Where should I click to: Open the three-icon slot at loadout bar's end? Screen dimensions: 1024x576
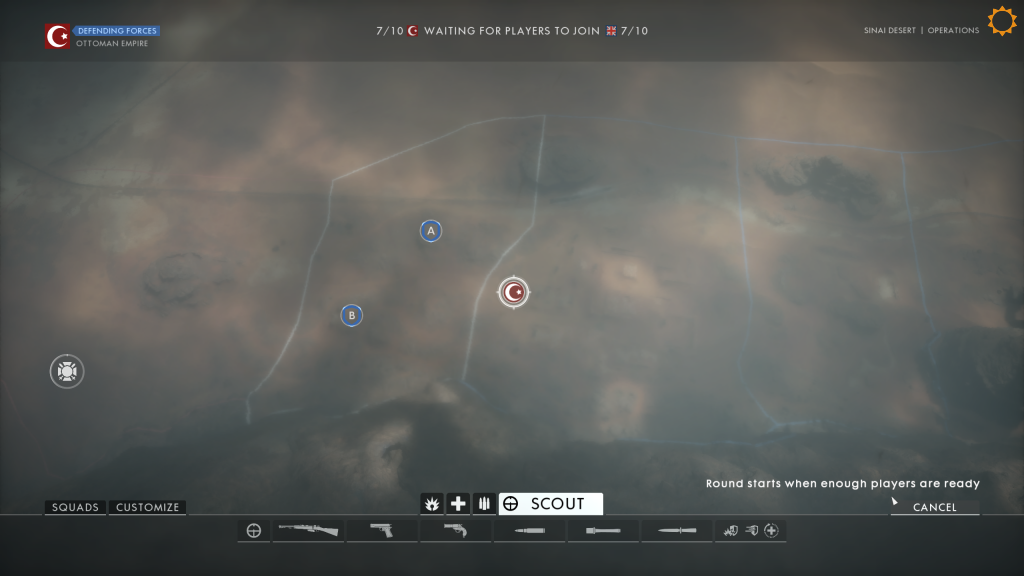point(751,530)
